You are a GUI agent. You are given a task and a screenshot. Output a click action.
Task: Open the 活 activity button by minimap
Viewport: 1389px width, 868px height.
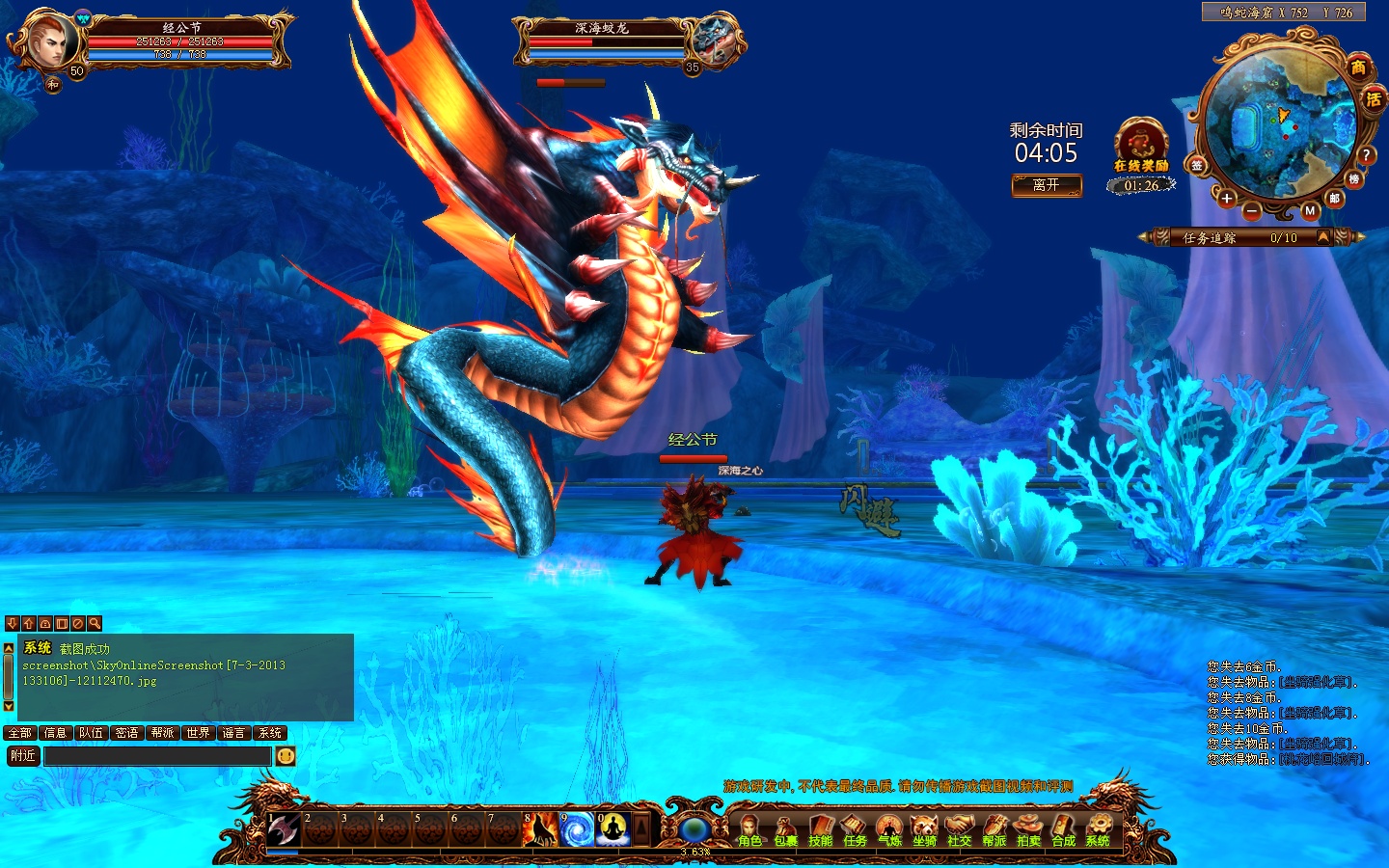[1374, 98]
